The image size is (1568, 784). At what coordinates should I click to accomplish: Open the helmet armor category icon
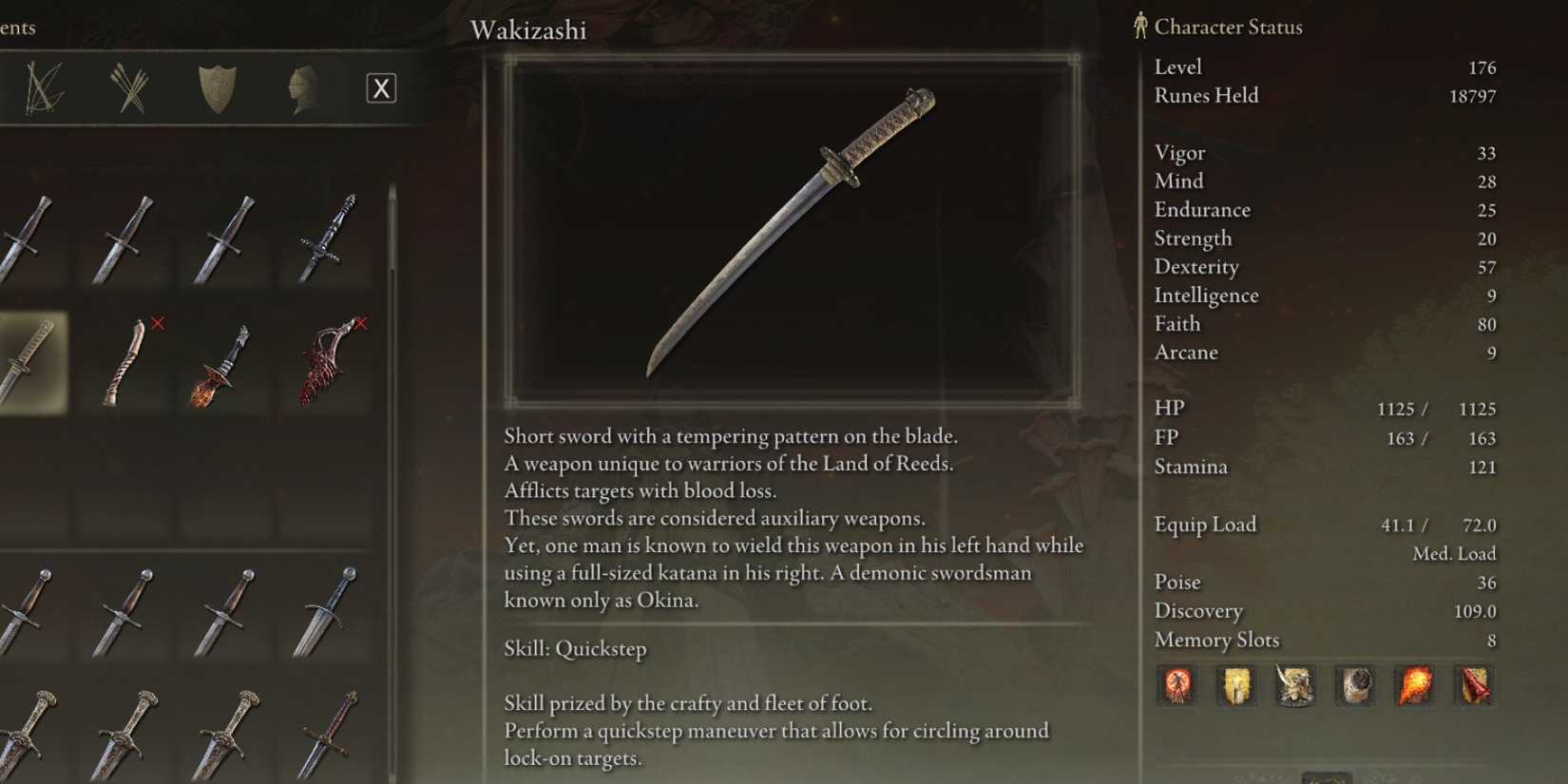click(x=304, y=87)
